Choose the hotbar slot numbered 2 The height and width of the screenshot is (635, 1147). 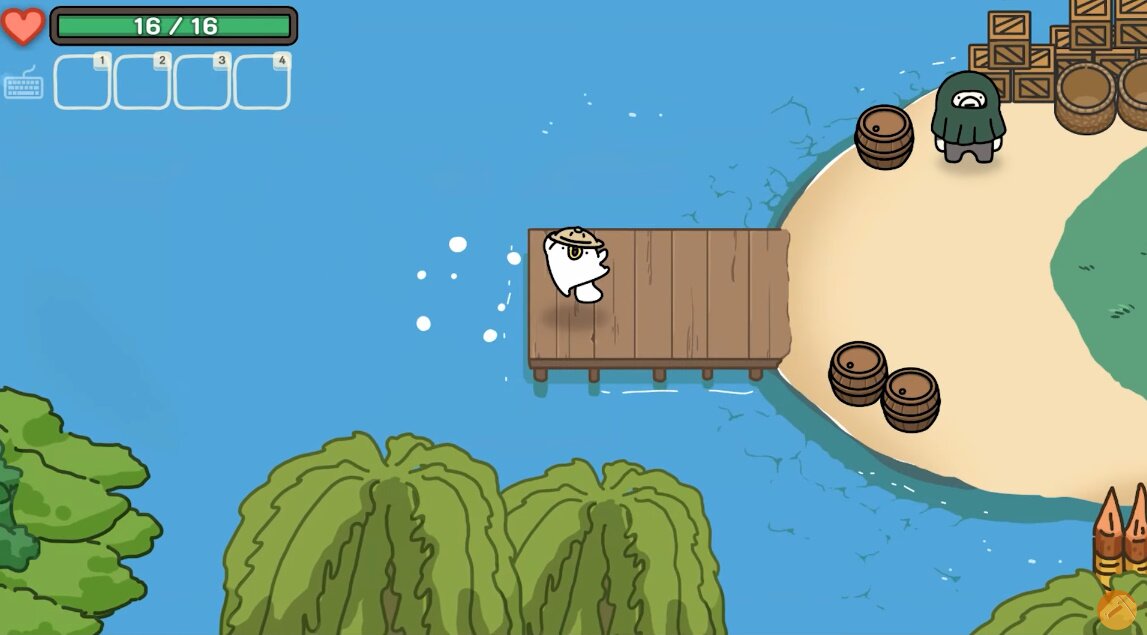142,82
